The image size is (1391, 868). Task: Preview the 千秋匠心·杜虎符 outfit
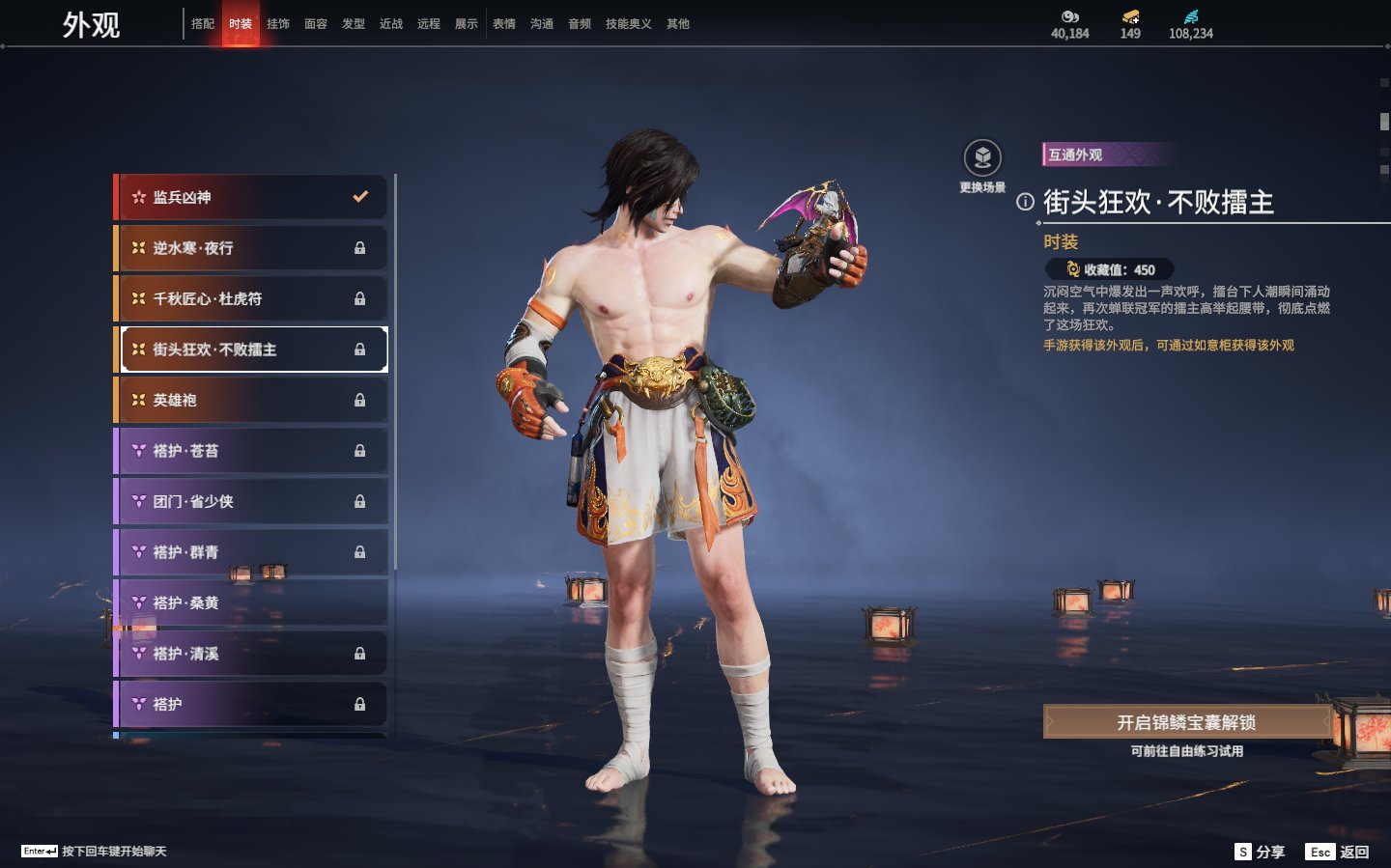(x=251, y=299)
